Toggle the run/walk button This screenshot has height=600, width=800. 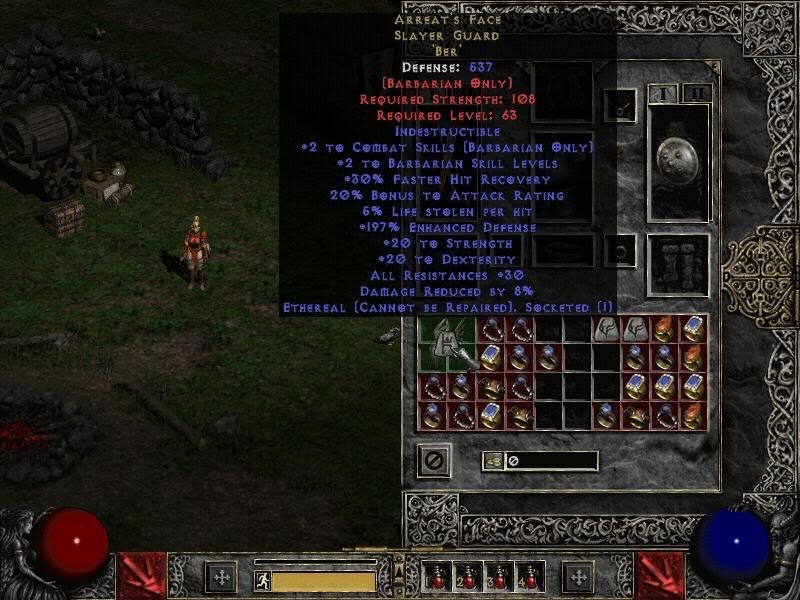(x=262, y=580)
